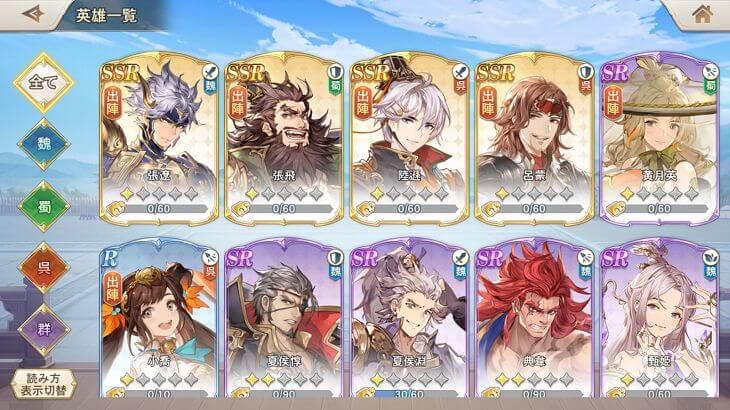The height and width of the screenshot is (410, 730).
Task: Choose the 小喬 R hero card
Action: pos(160,322)
